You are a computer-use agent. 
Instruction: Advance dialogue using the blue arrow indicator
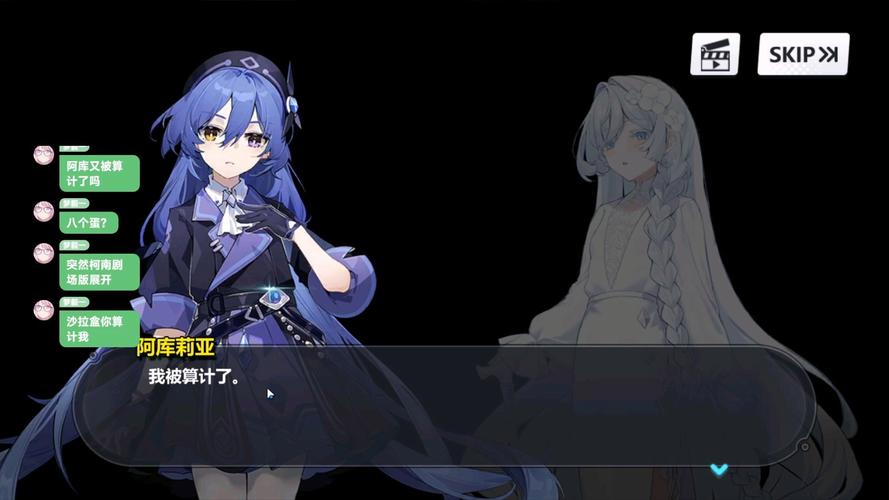[718, 468]
